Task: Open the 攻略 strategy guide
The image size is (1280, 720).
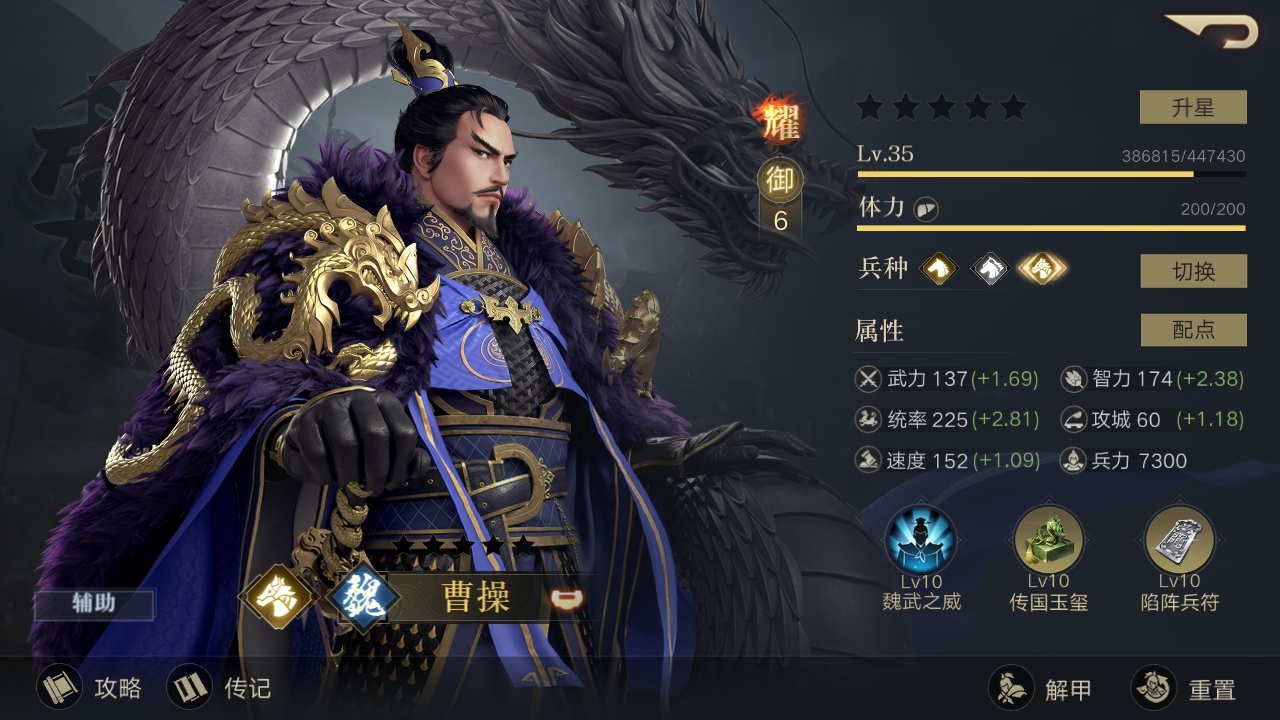Action: point(90,688)
